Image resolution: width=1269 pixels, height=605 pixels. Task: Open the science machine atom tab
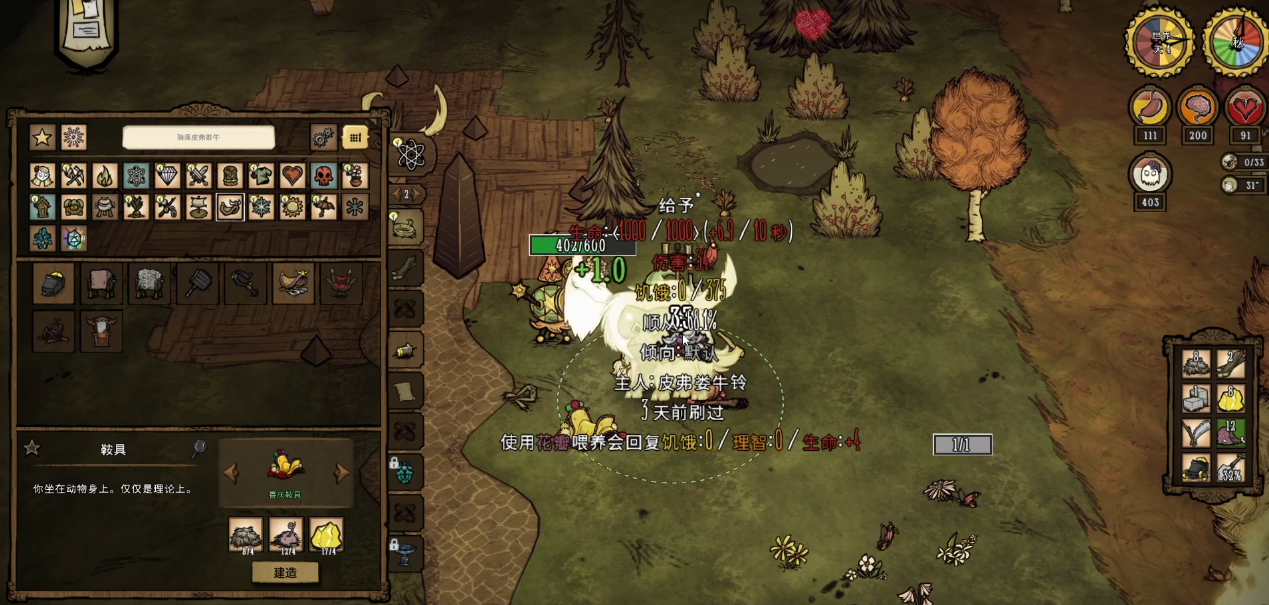click(410, 154)
